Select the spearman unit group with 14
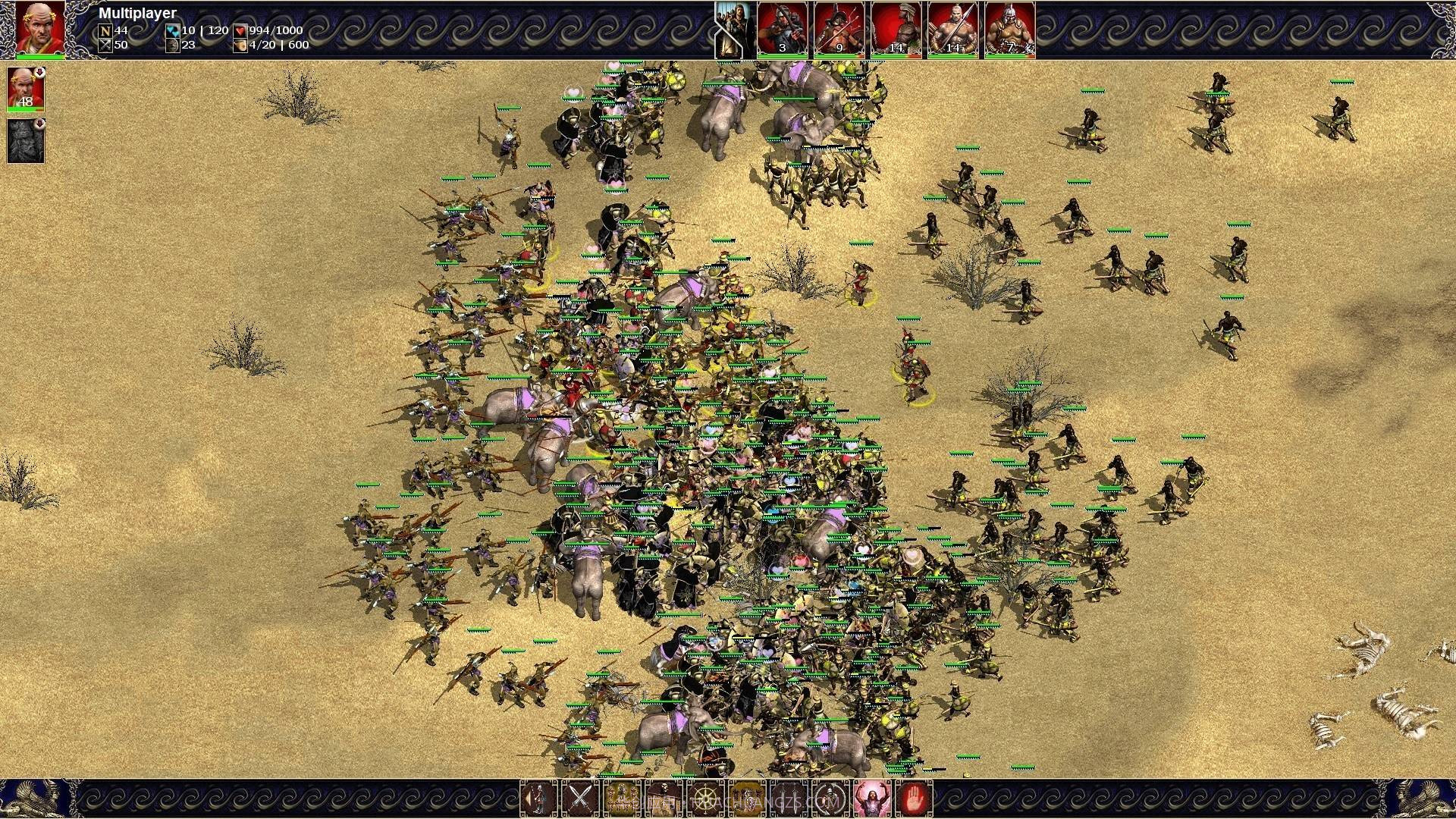This screenshot has height=819, width=1456. 952,30
